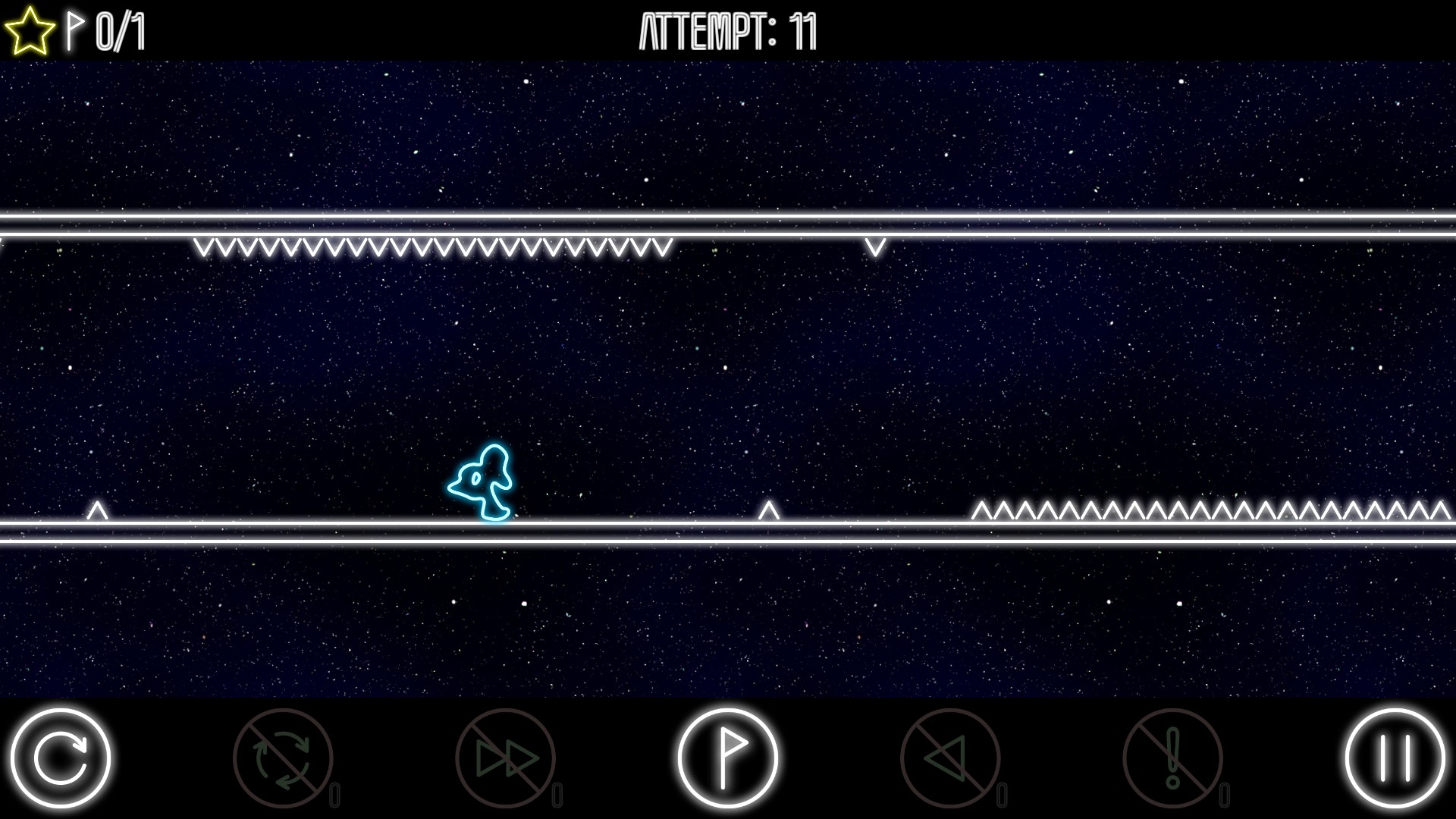Screen dimensions: 1456x819
Task: Pause the game with the pause button
Action: pos(1395,758)
